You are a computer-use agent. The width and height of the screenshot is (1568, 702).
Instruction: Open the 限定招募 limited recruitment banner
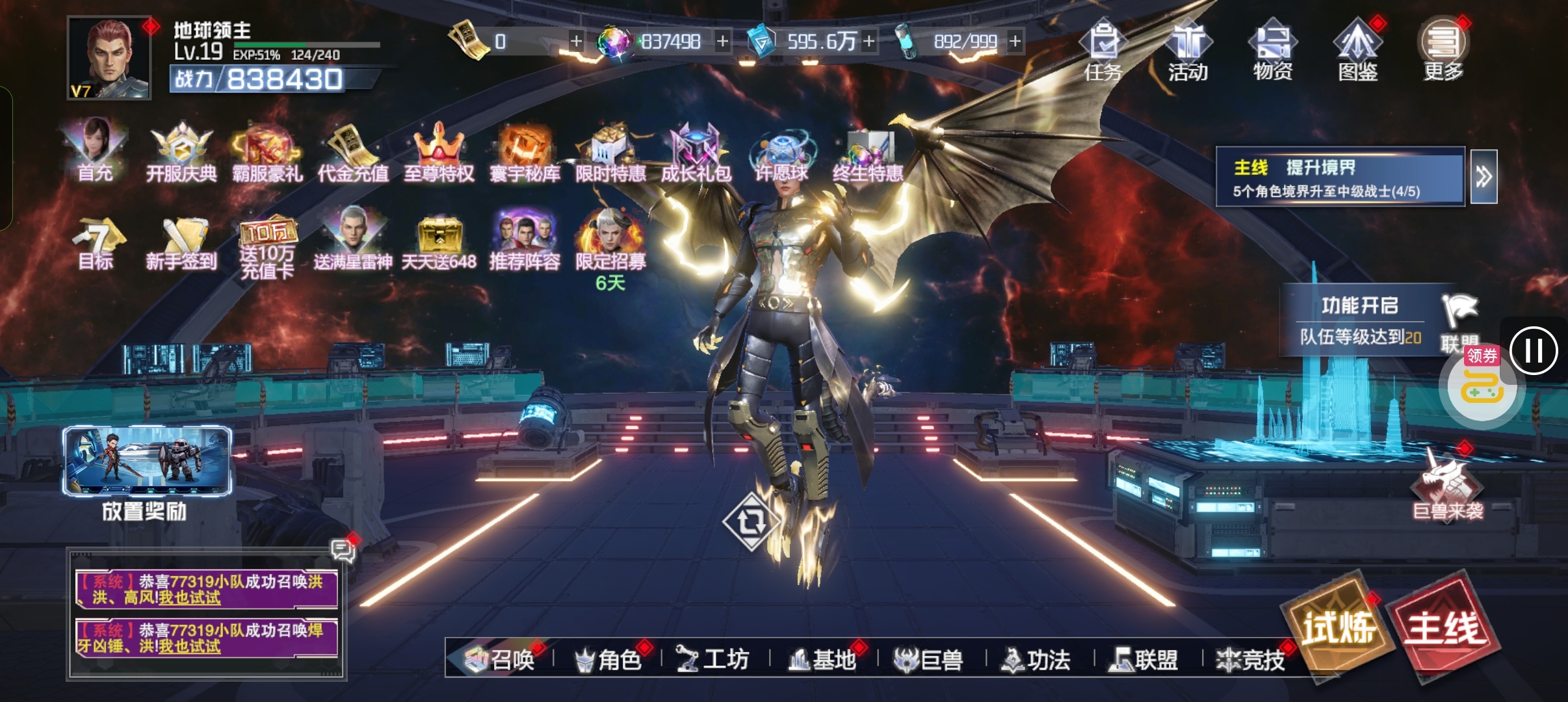point(610,244)
